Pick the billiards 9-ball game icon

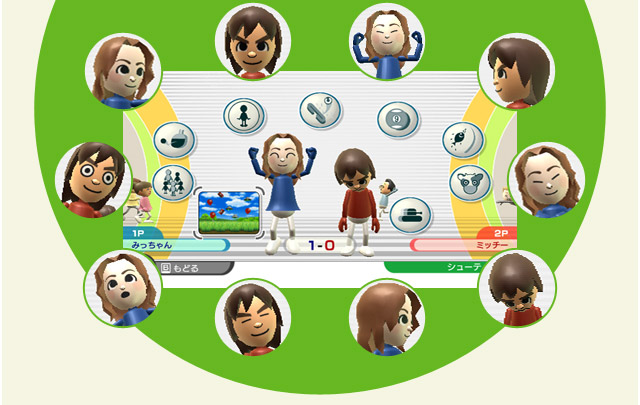click(397, 120)
